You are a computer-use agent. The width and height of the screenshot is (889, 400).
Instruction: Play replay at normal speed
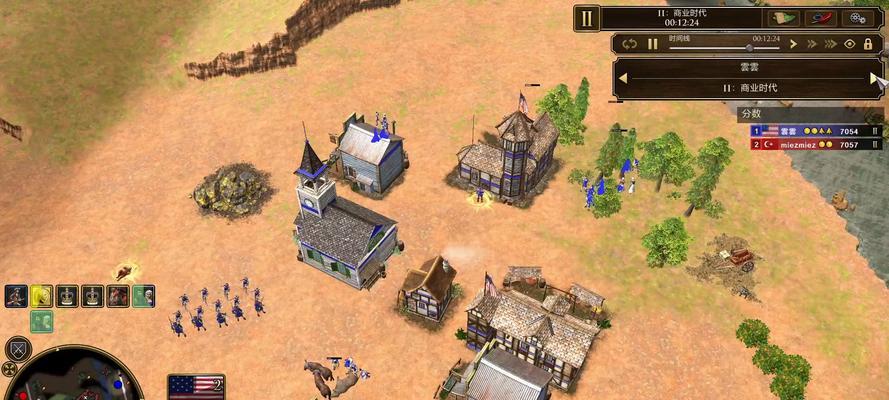click(x=794, y=44)
